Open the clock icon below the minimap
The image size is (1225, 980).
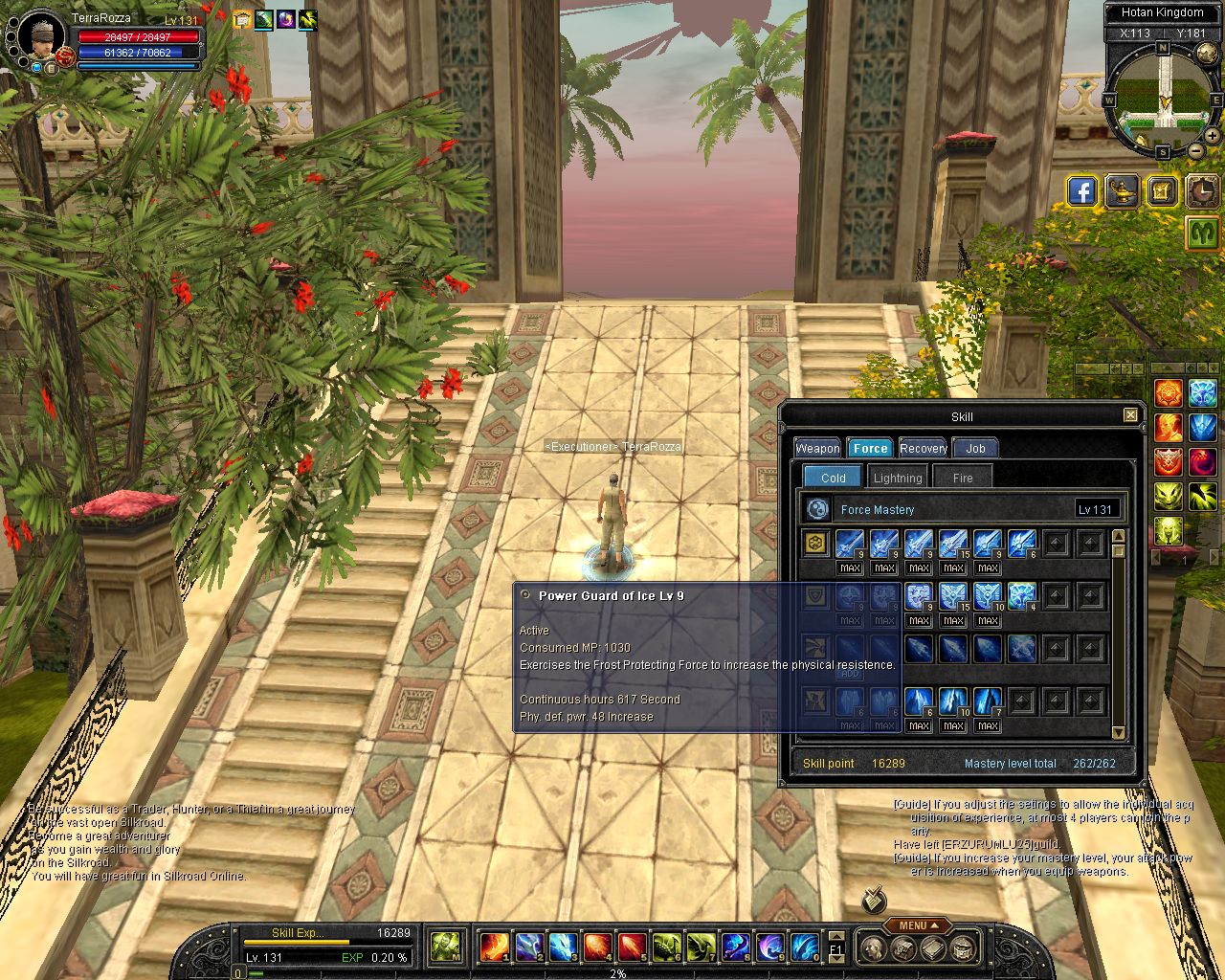pos(1202,191)
